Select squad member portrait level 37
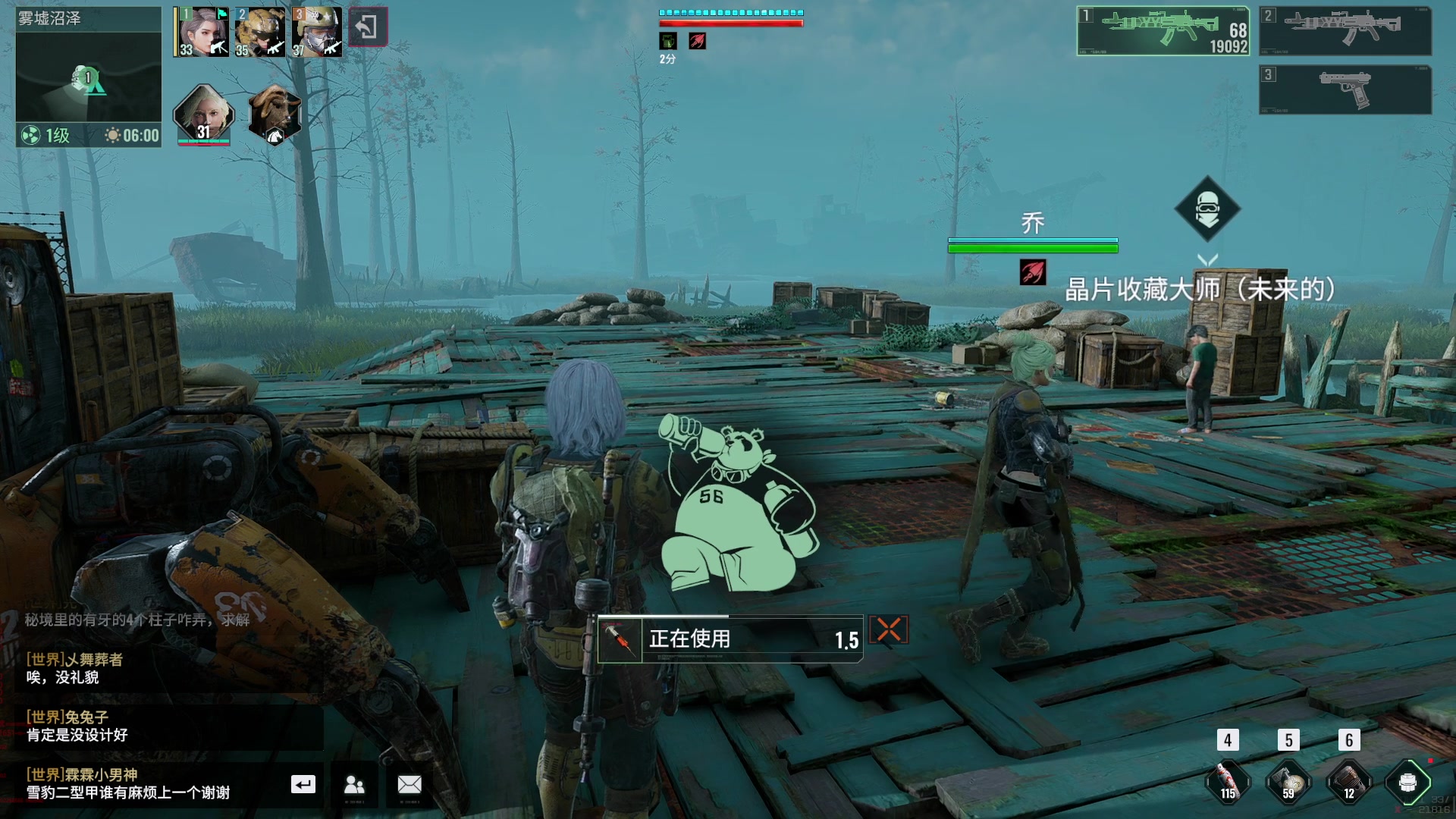The width and height of the screenshot is (1456, 819). pyautogui.click(x=317, y=32)
